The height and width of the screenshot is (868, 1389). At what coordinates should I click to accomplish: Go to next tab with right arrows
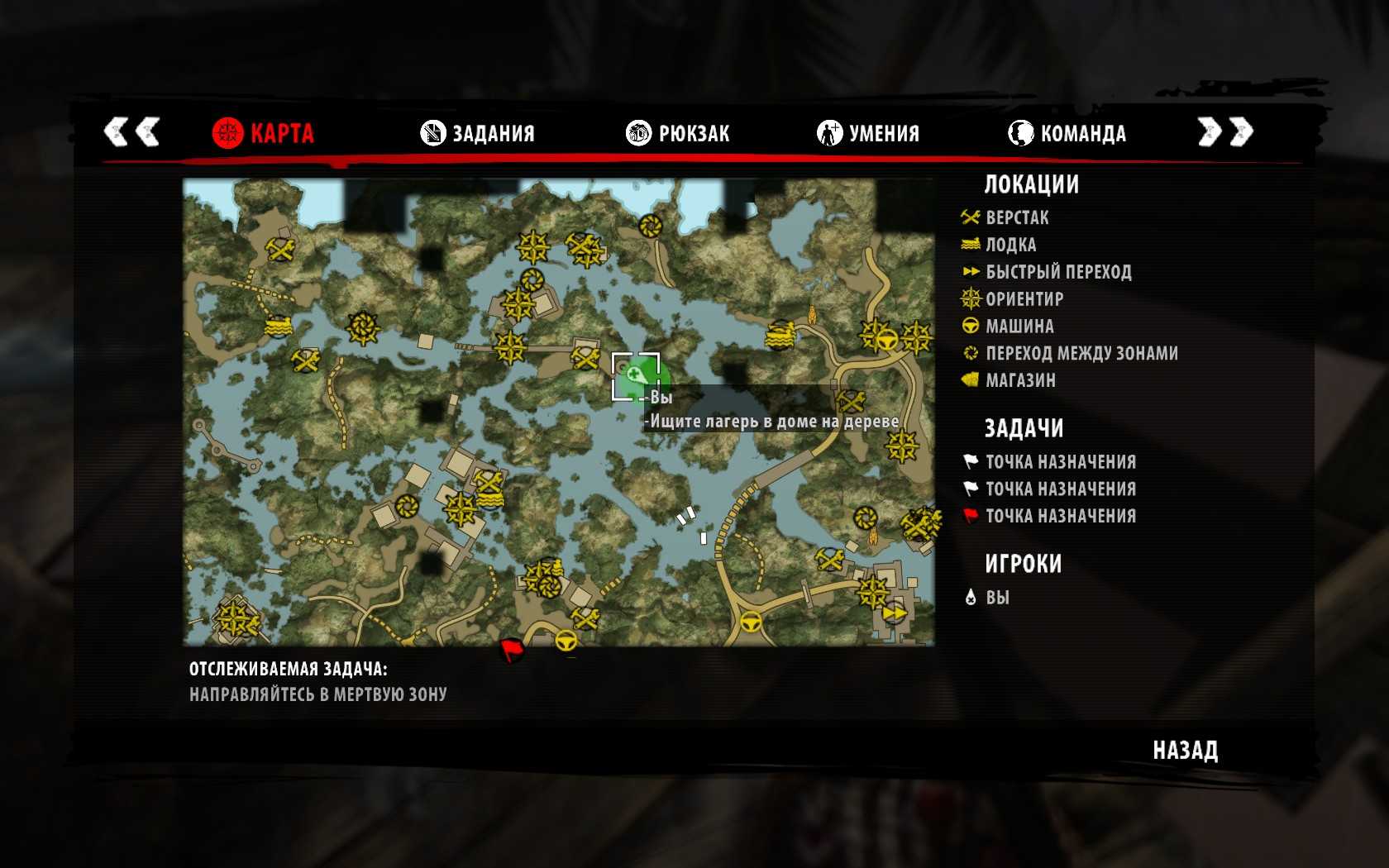coord(1225,131)
